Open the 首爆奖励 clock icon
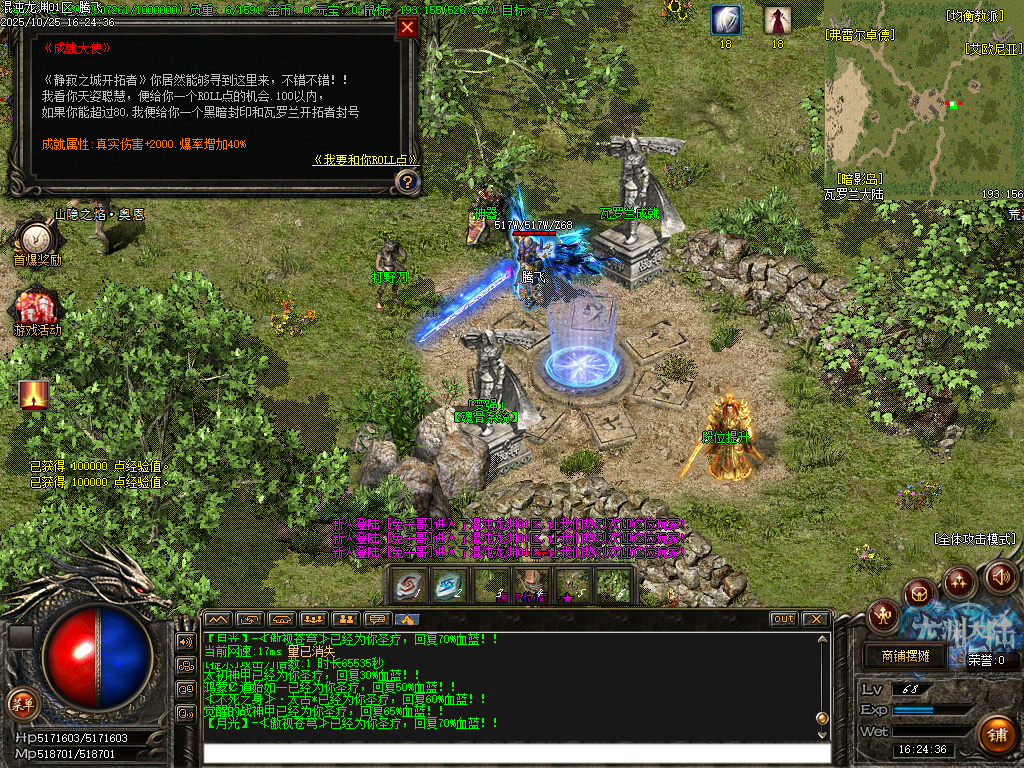Image resolution: width=1024 pixels, height=768 pixels. click(36, 238)
